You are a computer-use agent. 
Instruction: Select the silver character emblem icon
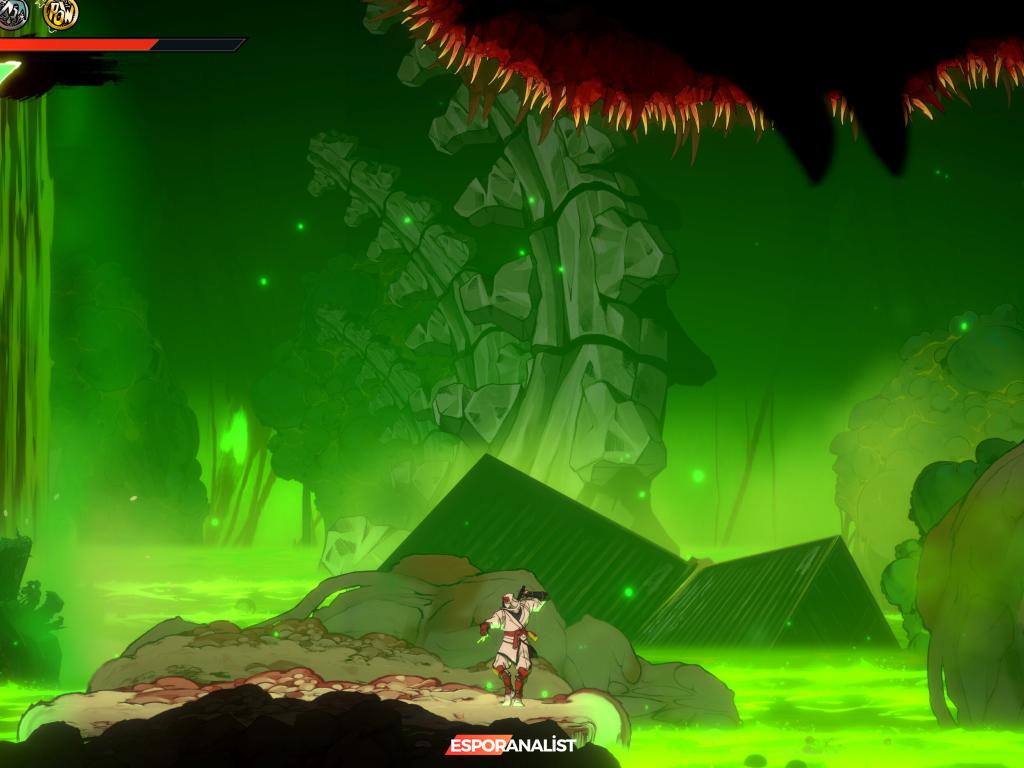coord(12,12)
